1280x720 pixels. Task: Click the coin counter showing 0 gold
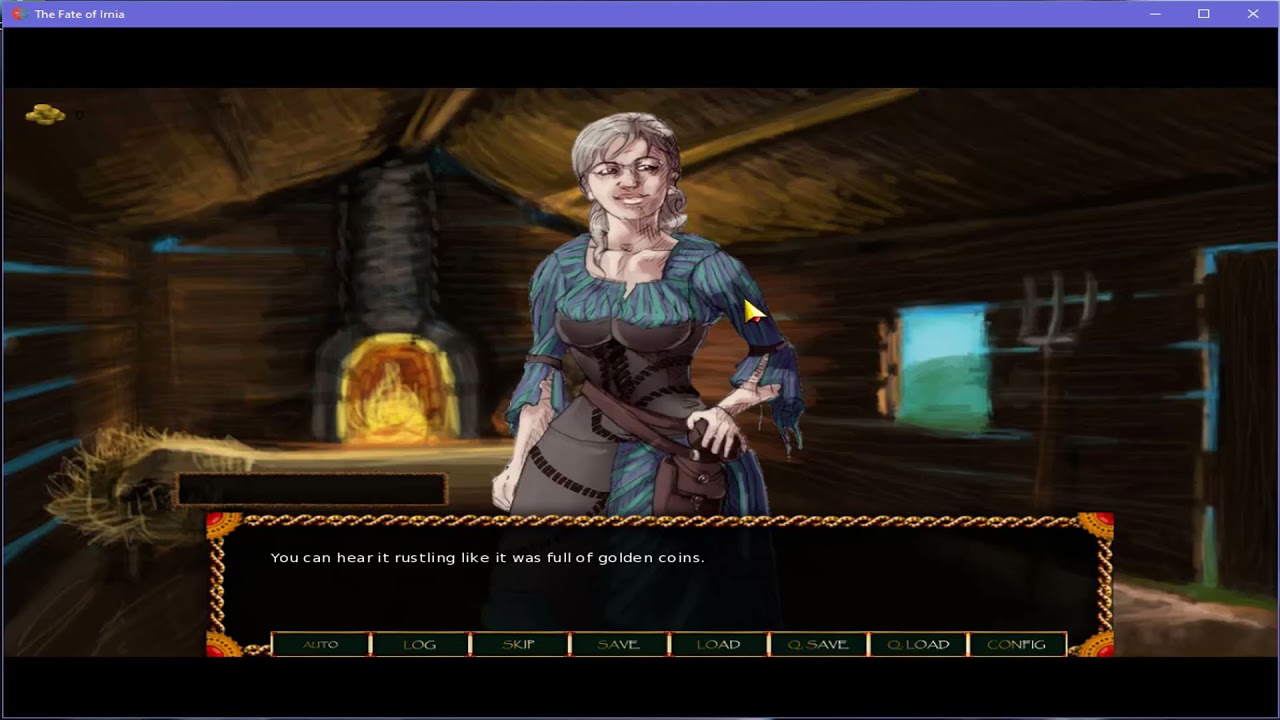(79, 114)
